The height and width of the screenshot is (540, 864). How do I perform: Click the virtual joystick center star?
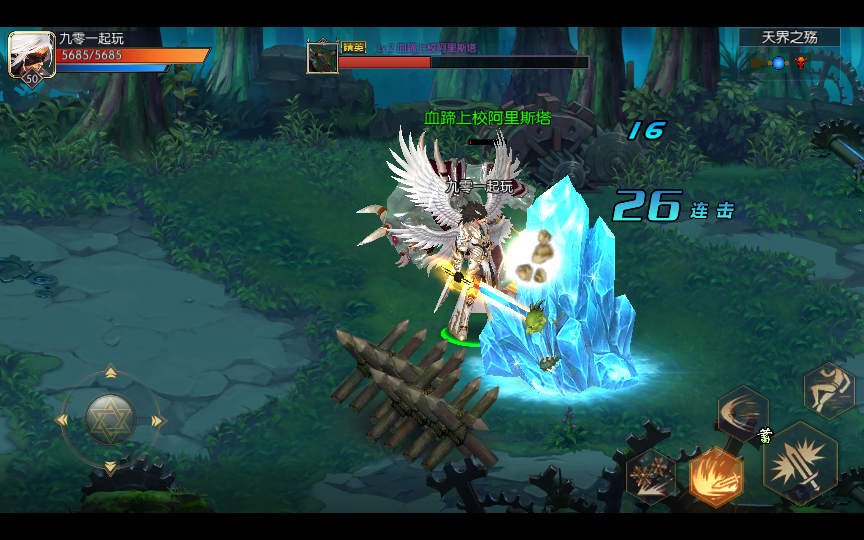tap(110, 419)
